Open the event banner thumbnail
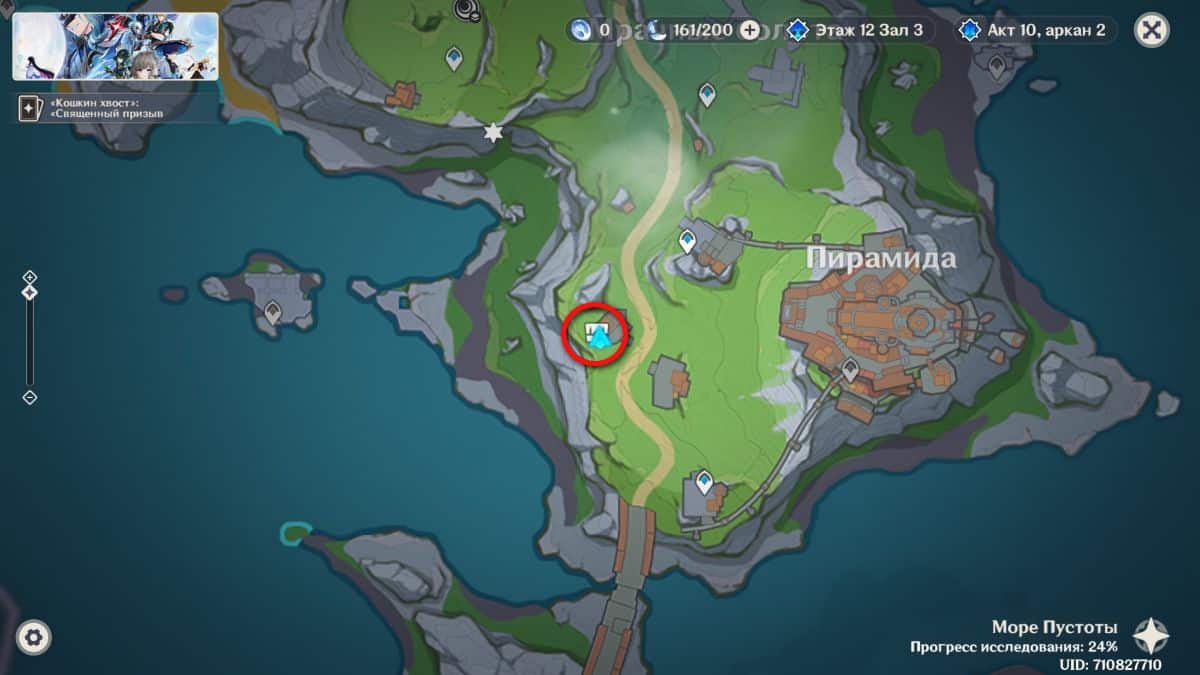The width and height of the screenshot is (1200, 675). 115,46
